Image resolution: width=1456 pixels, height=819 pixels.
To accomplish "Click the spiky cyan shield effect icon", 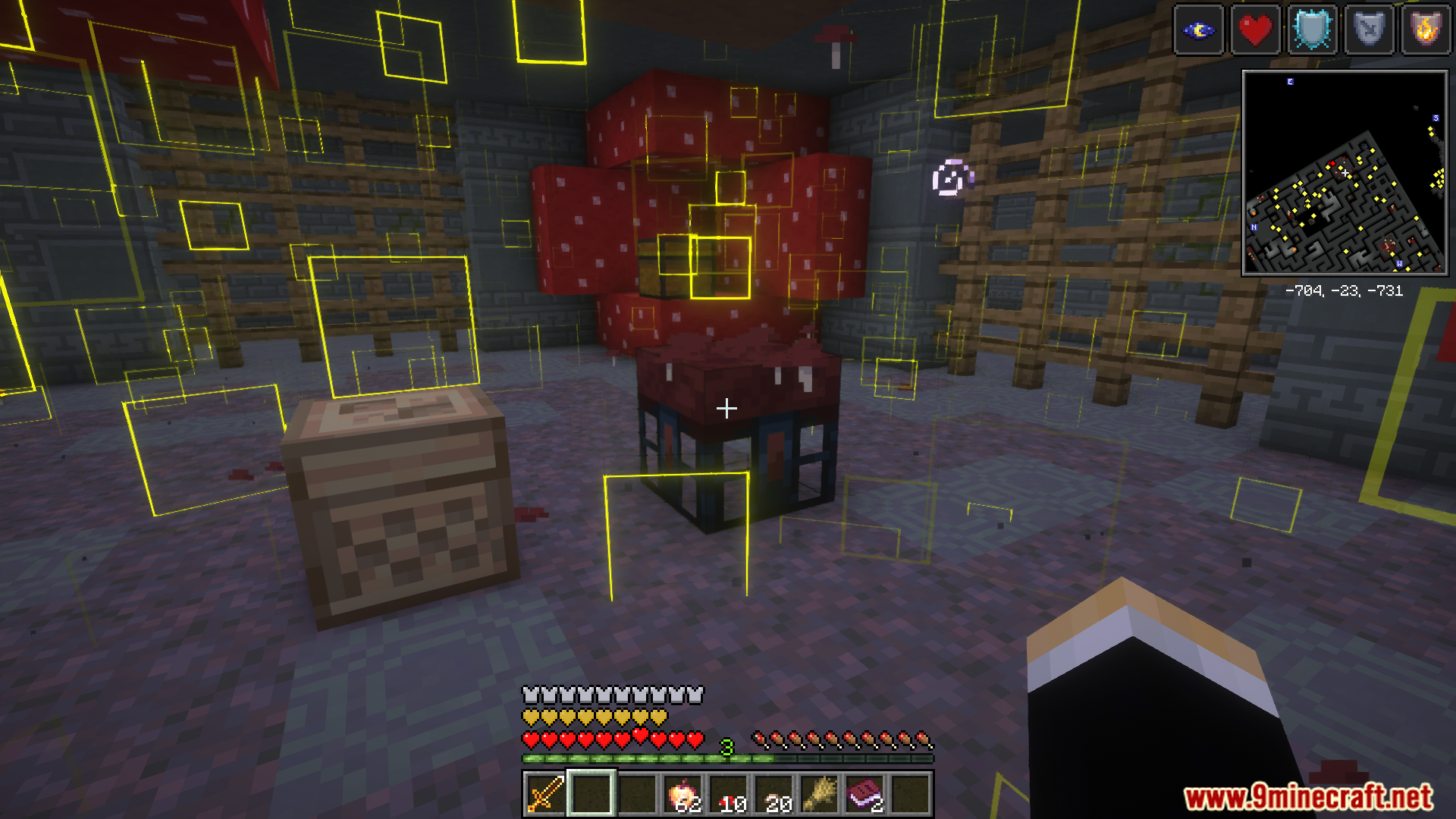I will click(x=1313, y=30).
